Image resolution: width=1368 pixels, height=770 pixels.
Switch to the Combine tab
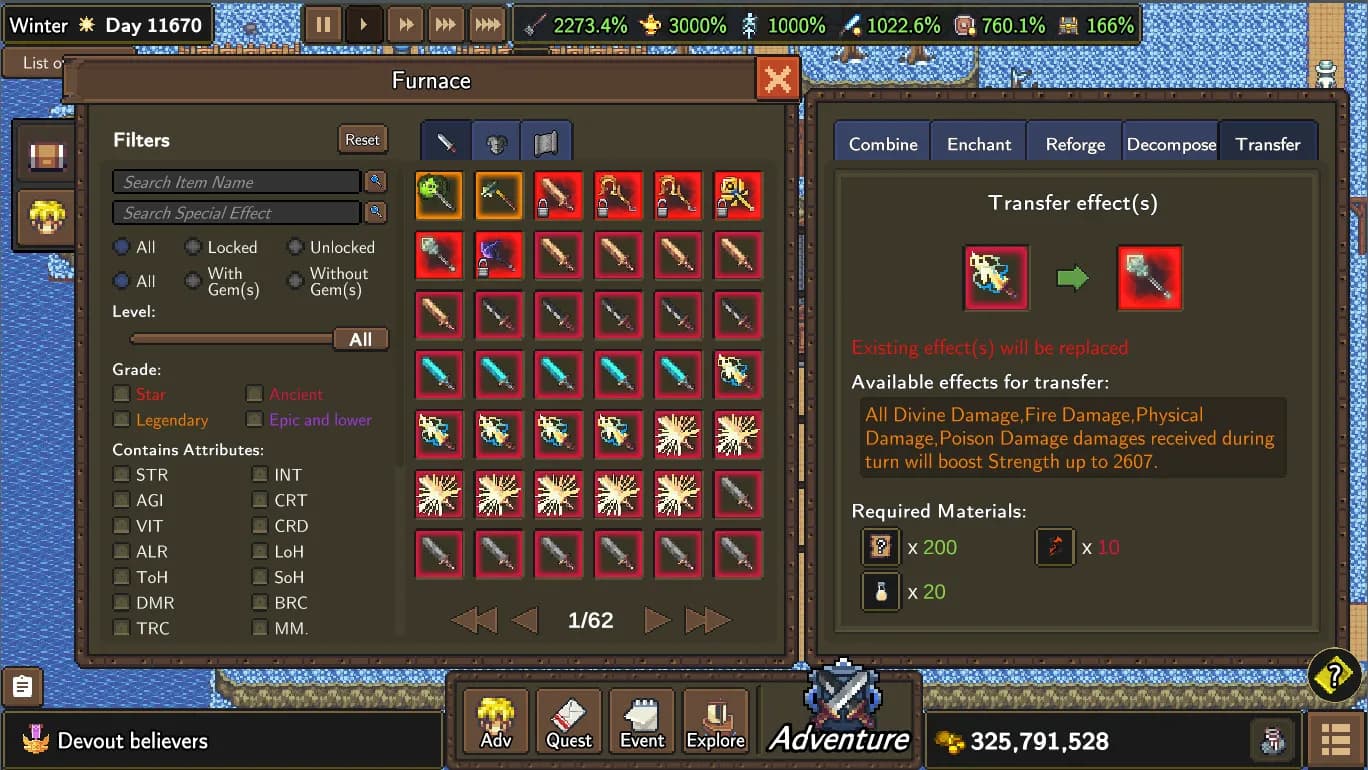point(882,144)
